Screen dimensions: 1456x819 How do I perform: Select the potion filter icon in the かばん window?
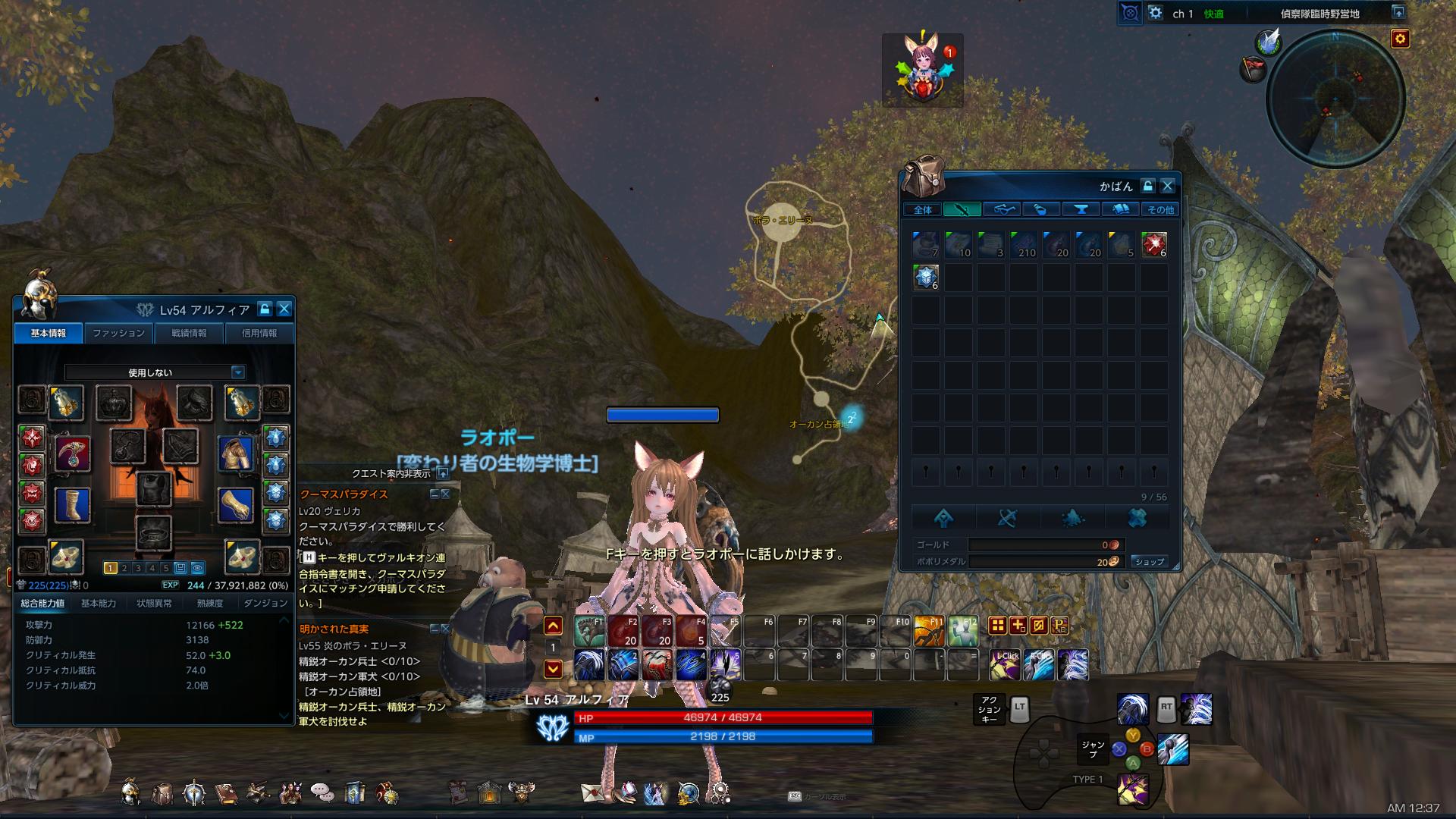(1041, 211)
